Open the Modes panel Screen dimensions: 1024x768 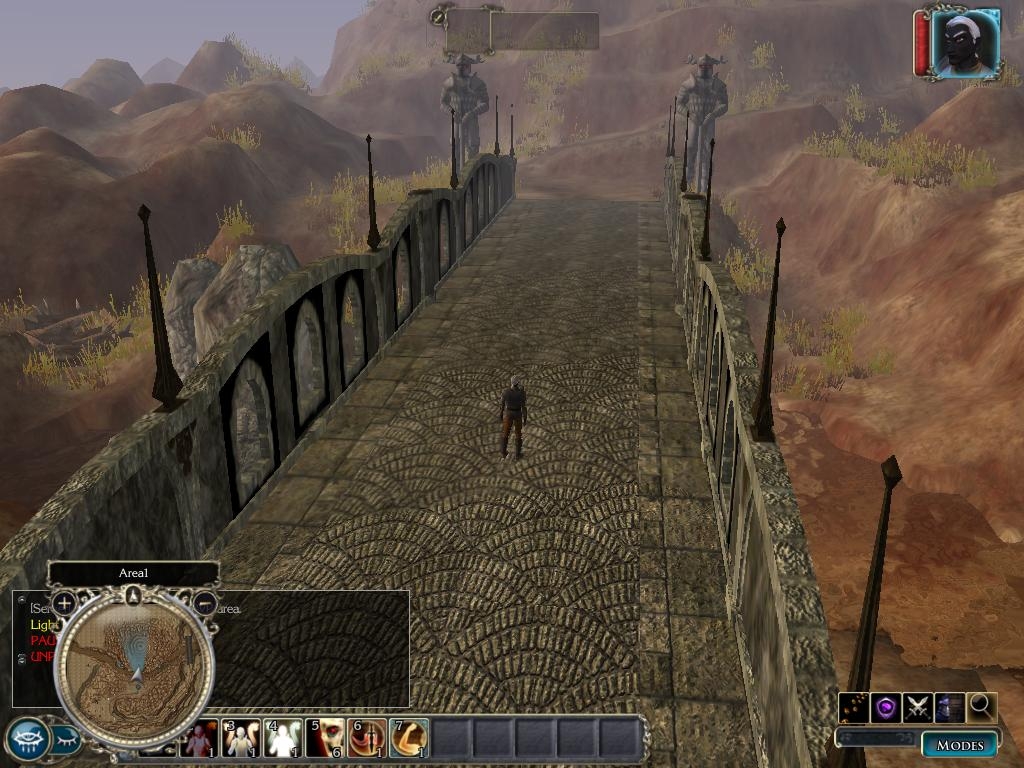[x=959, y=744]
